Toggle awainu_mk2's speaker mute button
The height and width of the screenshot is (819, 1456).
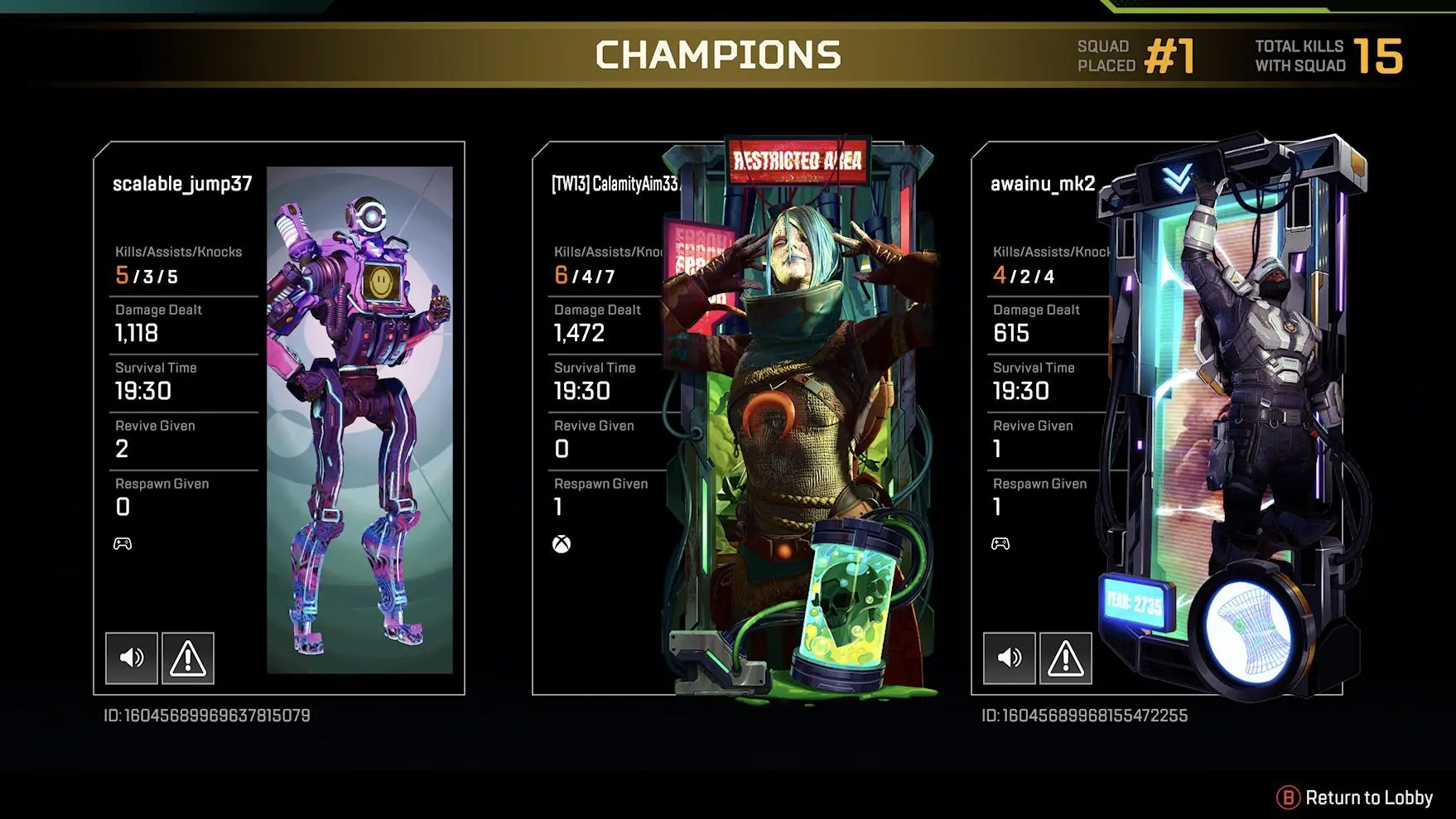coord(1010,658)
